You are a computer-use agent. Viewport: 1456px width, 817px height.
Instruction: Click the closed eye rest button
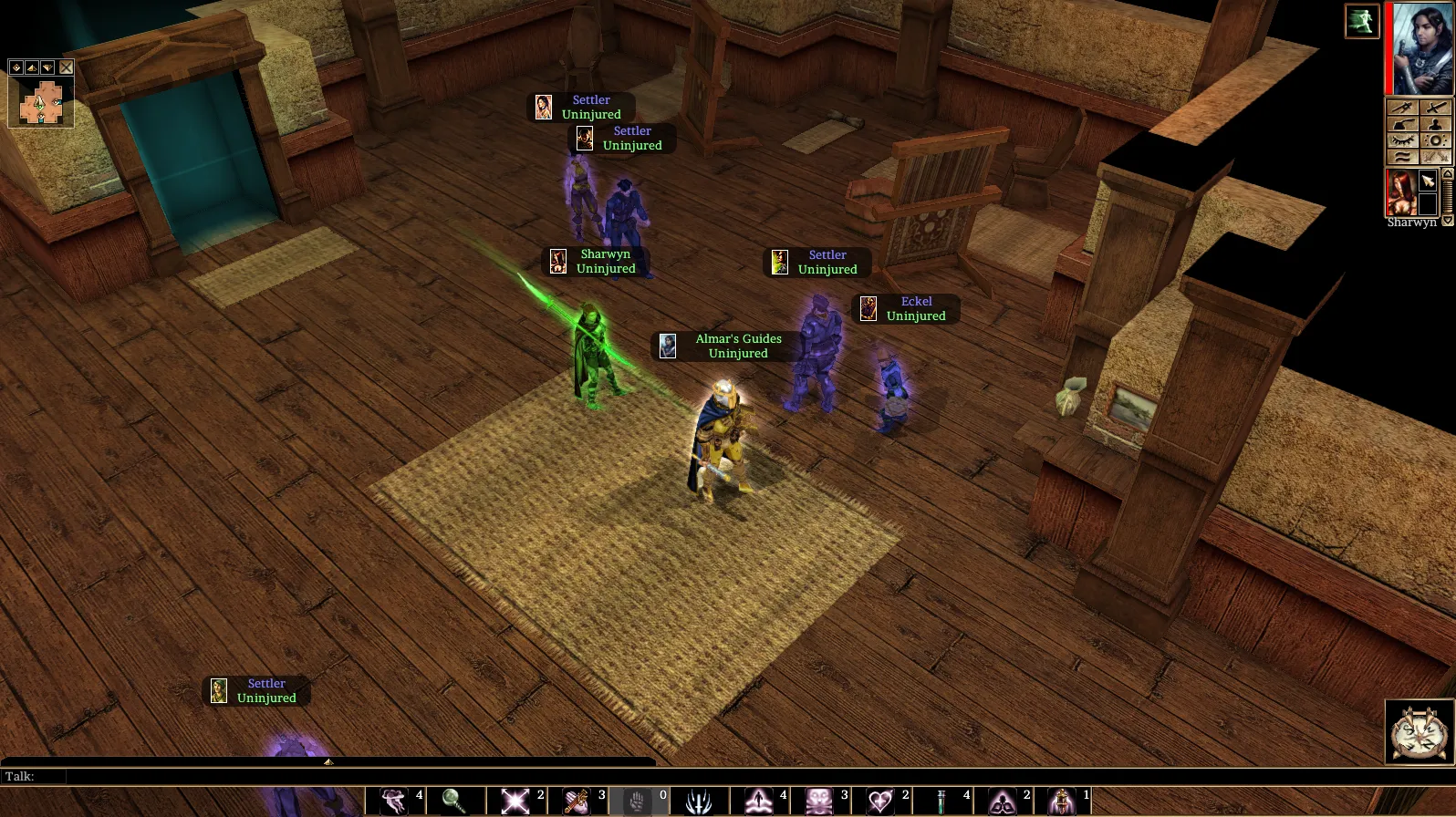[x=1402, y=140]
